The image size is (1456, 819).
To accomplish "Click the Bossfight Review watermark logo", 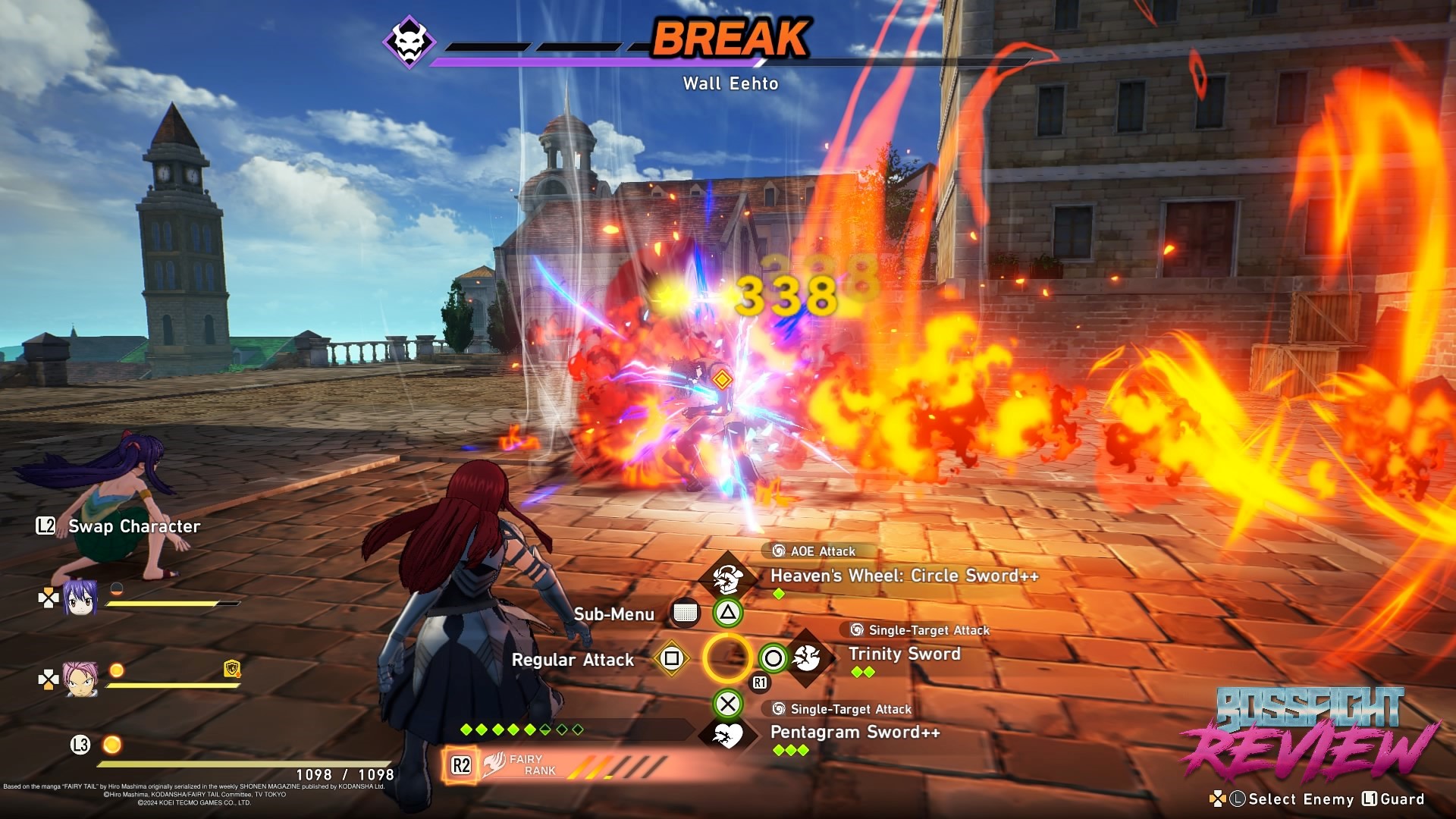I will coord(1310,734).
